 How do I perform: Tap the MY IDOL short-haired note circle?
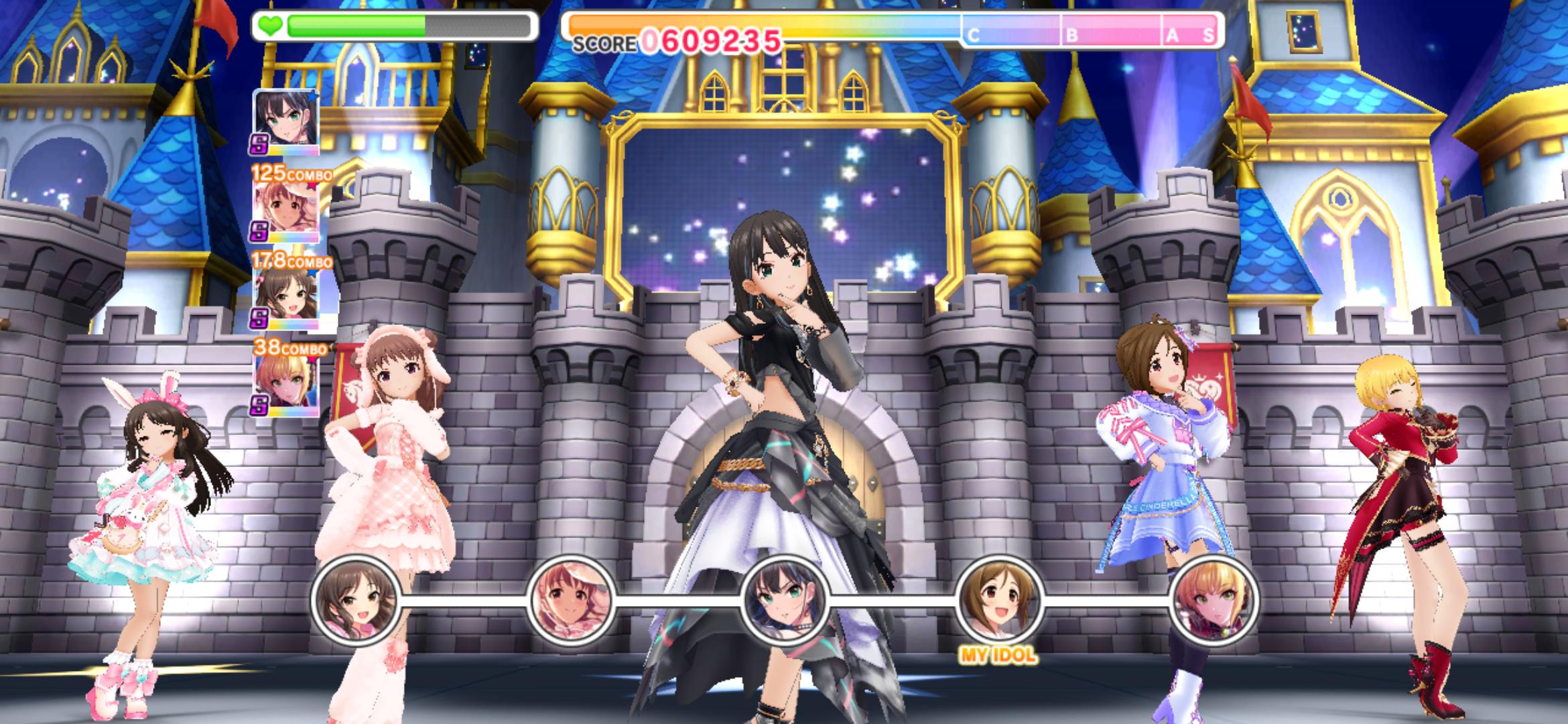click(x=998, y=600)
